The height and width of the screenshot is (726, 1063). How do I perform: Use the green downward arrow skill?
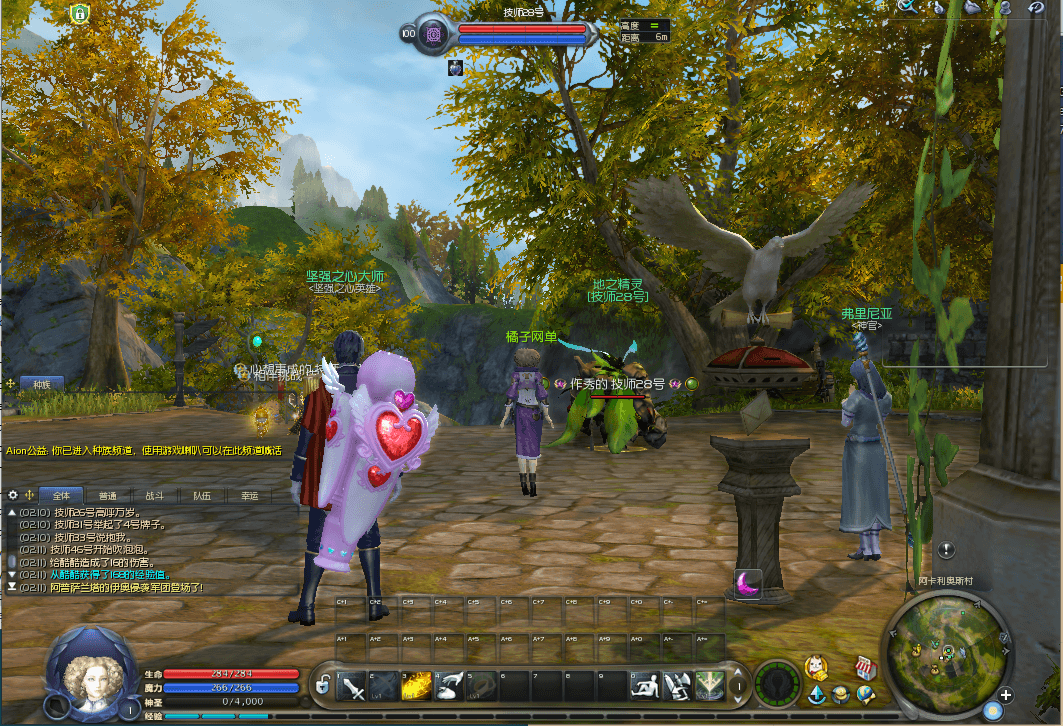click(x=708, y=686)
